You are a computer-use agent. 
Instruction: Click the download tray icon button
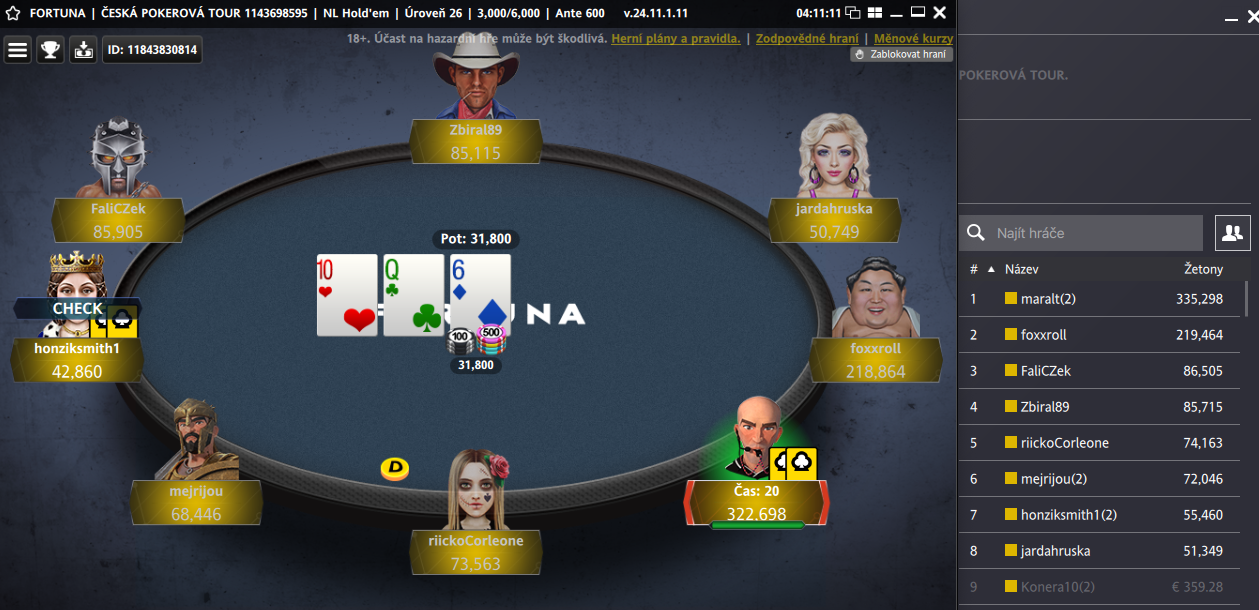pyautogui.click(x=84, y=50)
